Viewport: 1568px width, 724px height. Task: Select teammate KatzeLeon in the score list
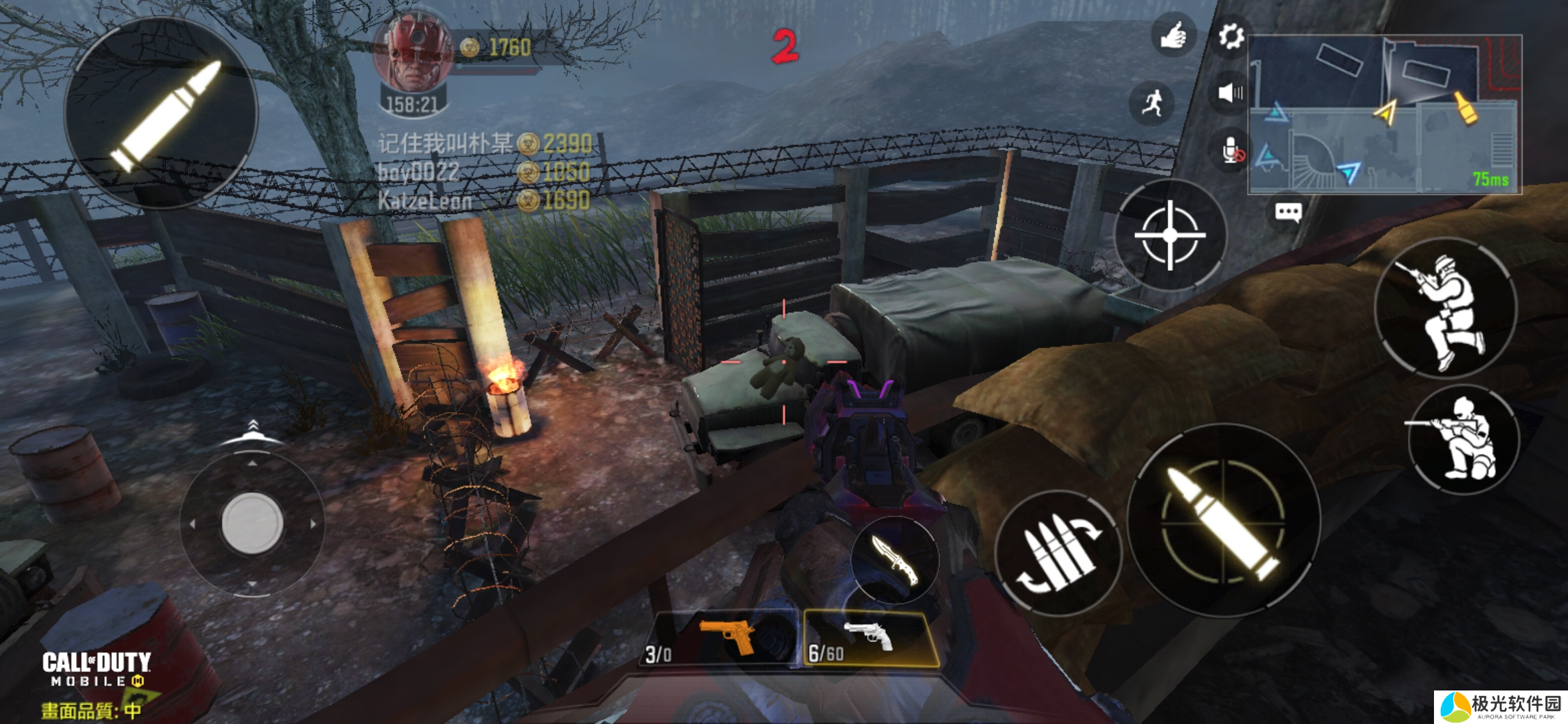[x=426, y=200]
